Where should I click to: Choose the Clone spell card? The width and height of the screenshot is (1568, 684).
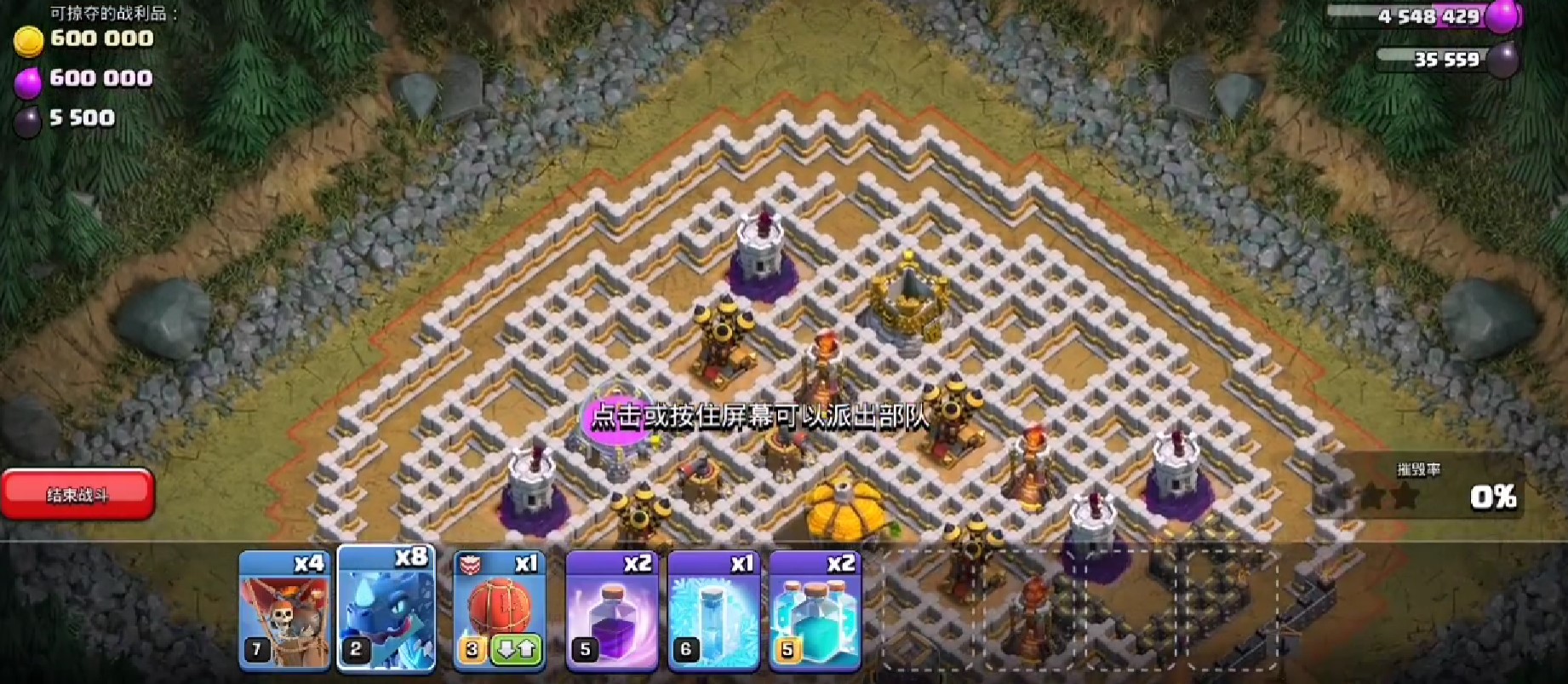[815, 609]
